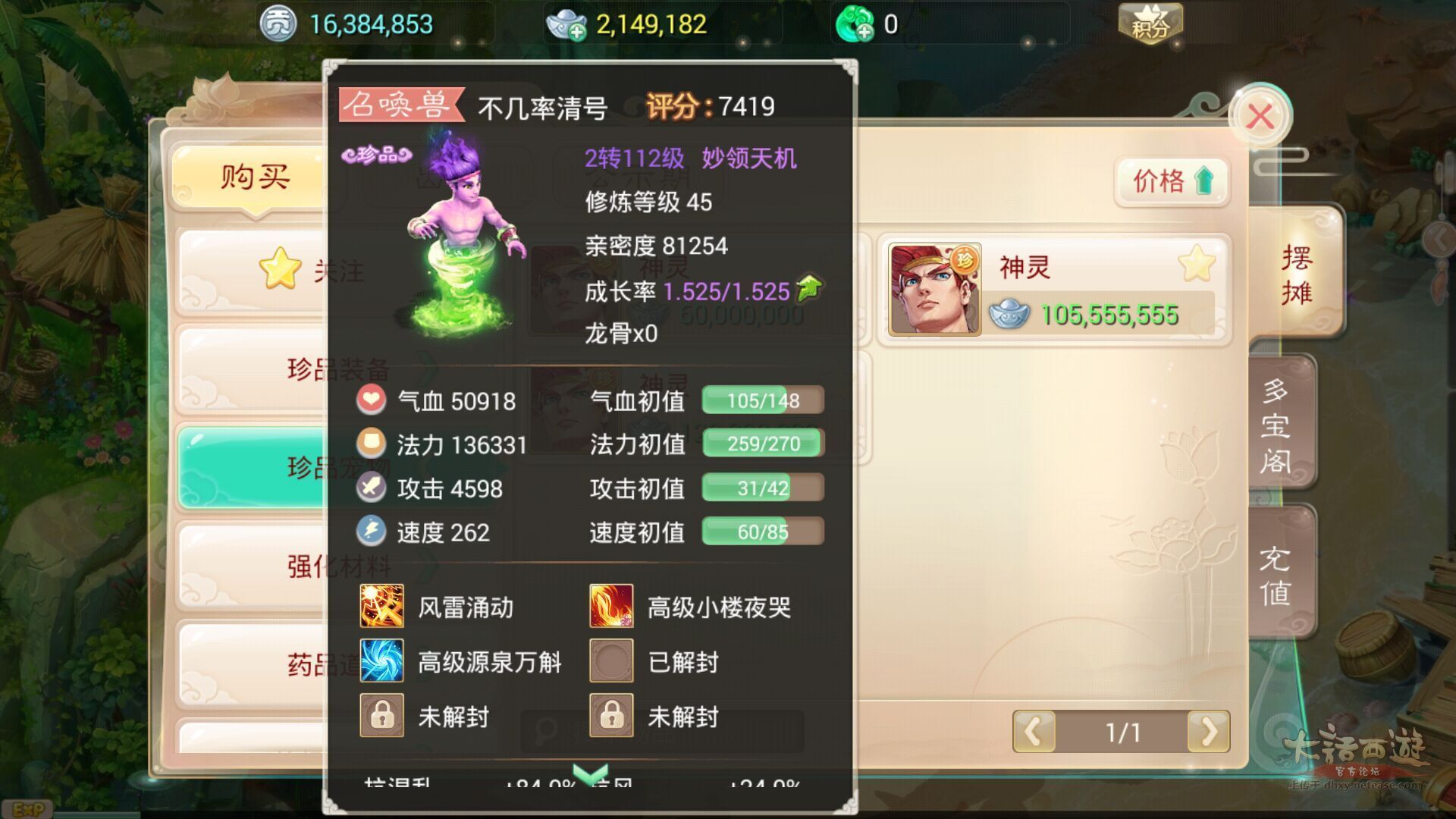Open the 充值 side tab

click(1276, 575)
